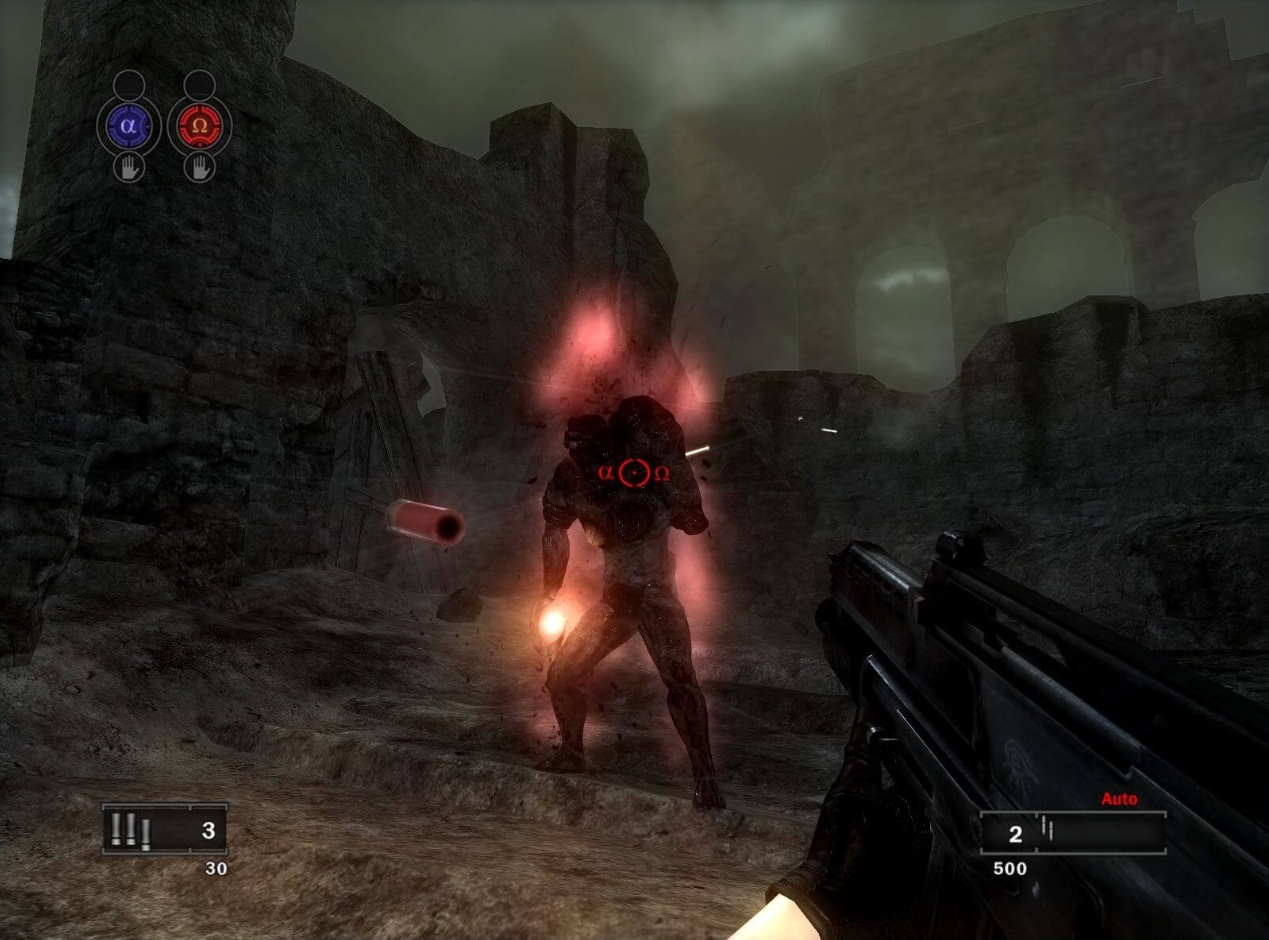Select the red omega power icon
Screen dimensions: 1269x940
coord(199,126)
